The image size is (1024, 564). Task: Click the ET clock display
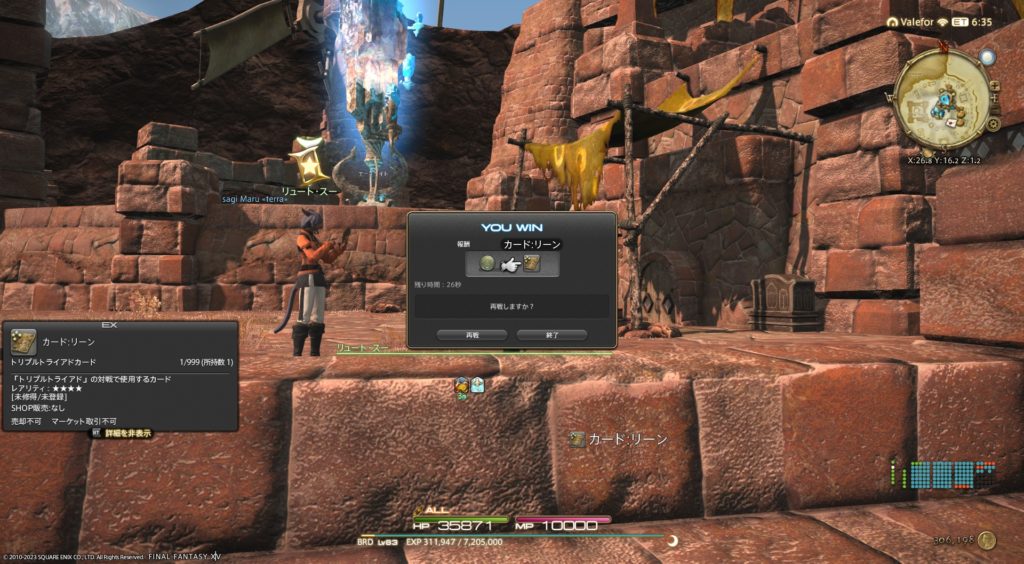[972, 22]
